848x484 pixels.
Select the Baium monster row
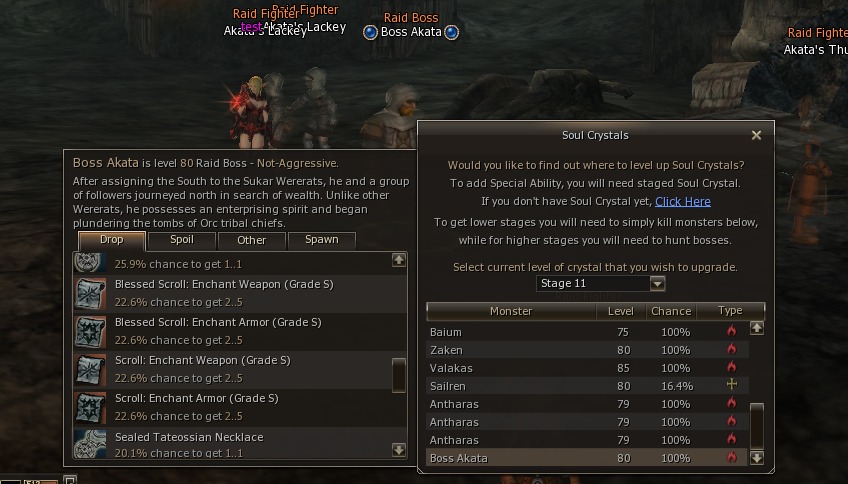click(586, 332)
